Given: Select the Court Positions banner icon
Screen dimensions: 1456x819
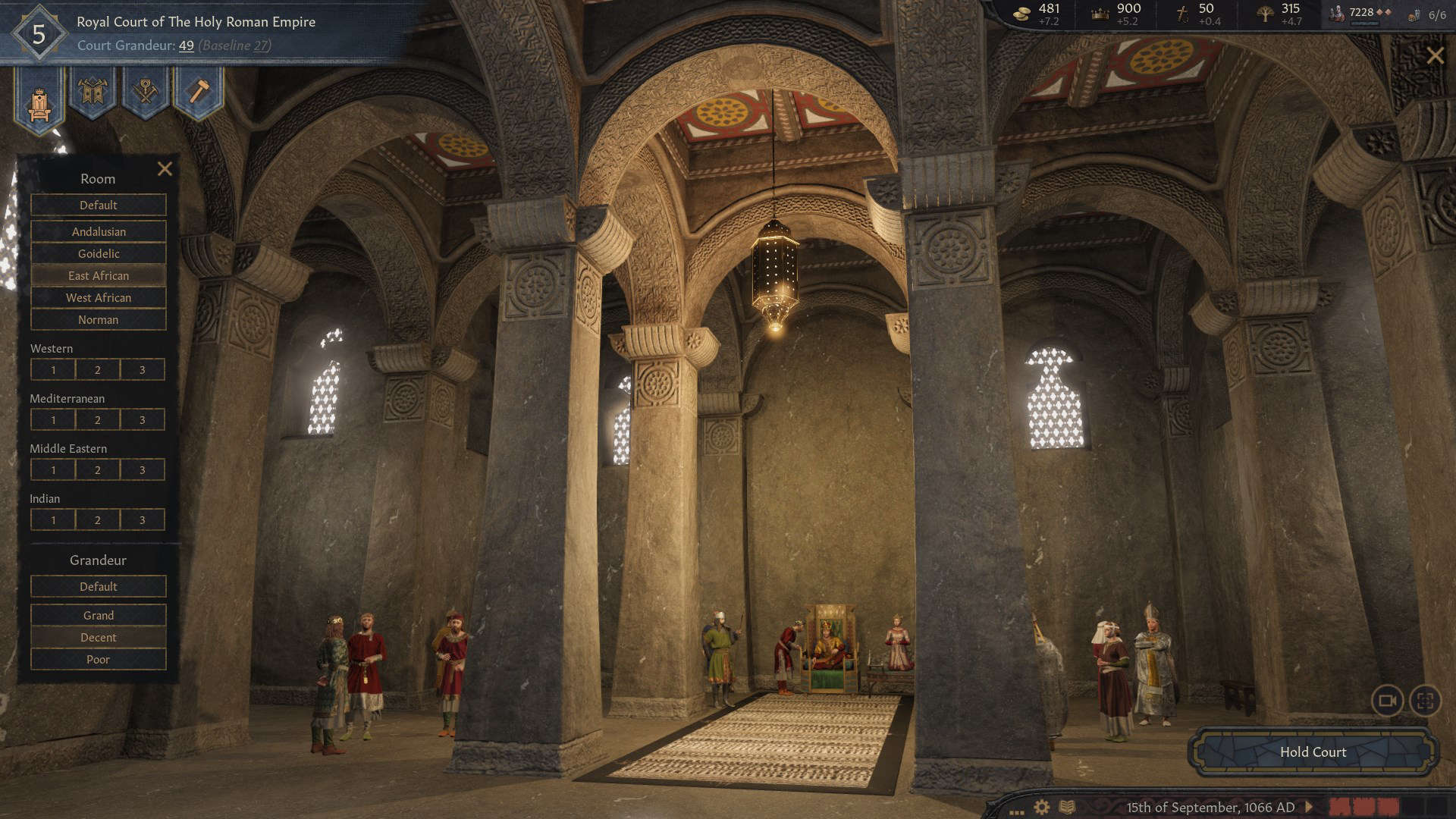Looking at the screenshot, I should tap(93, 94).
